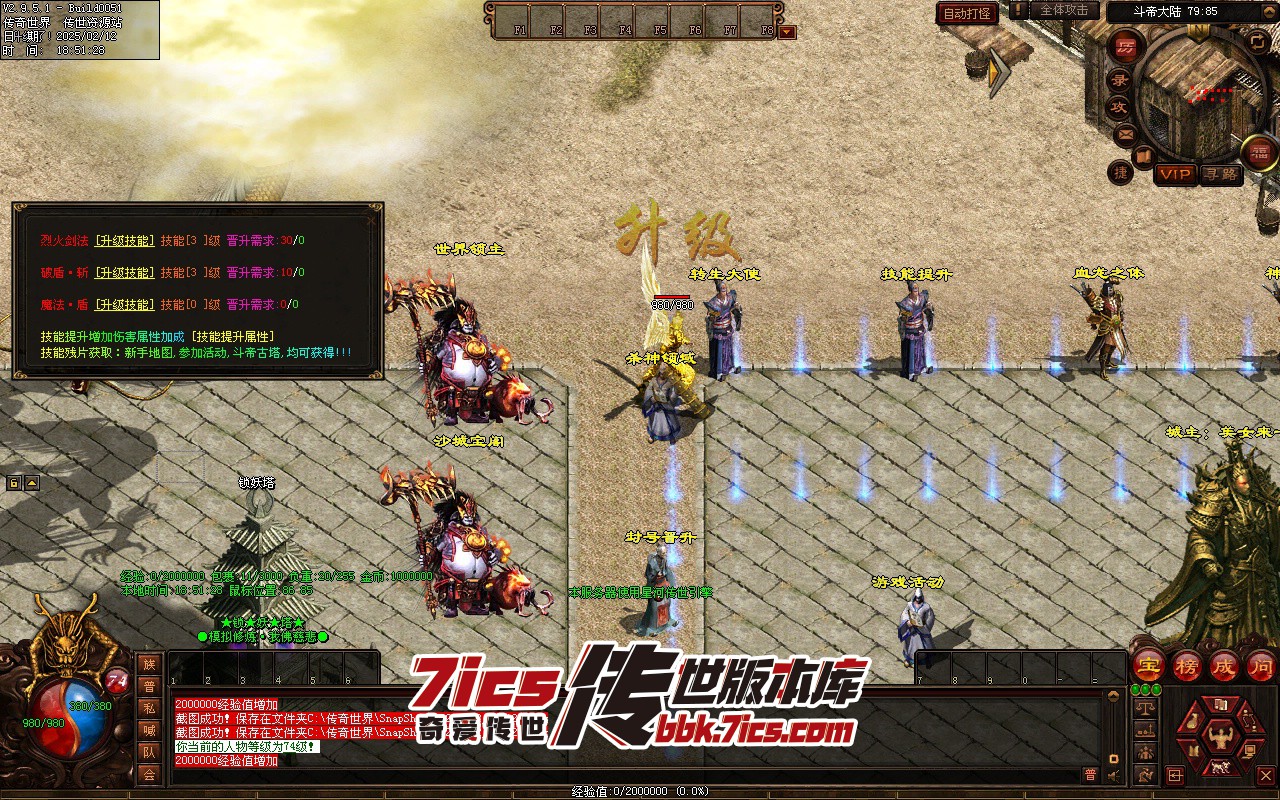The height and width of the screenshot is (800, 1280).
Task: Activate the 寻路 pathfinding button
Action: [x=1221, y=174]
